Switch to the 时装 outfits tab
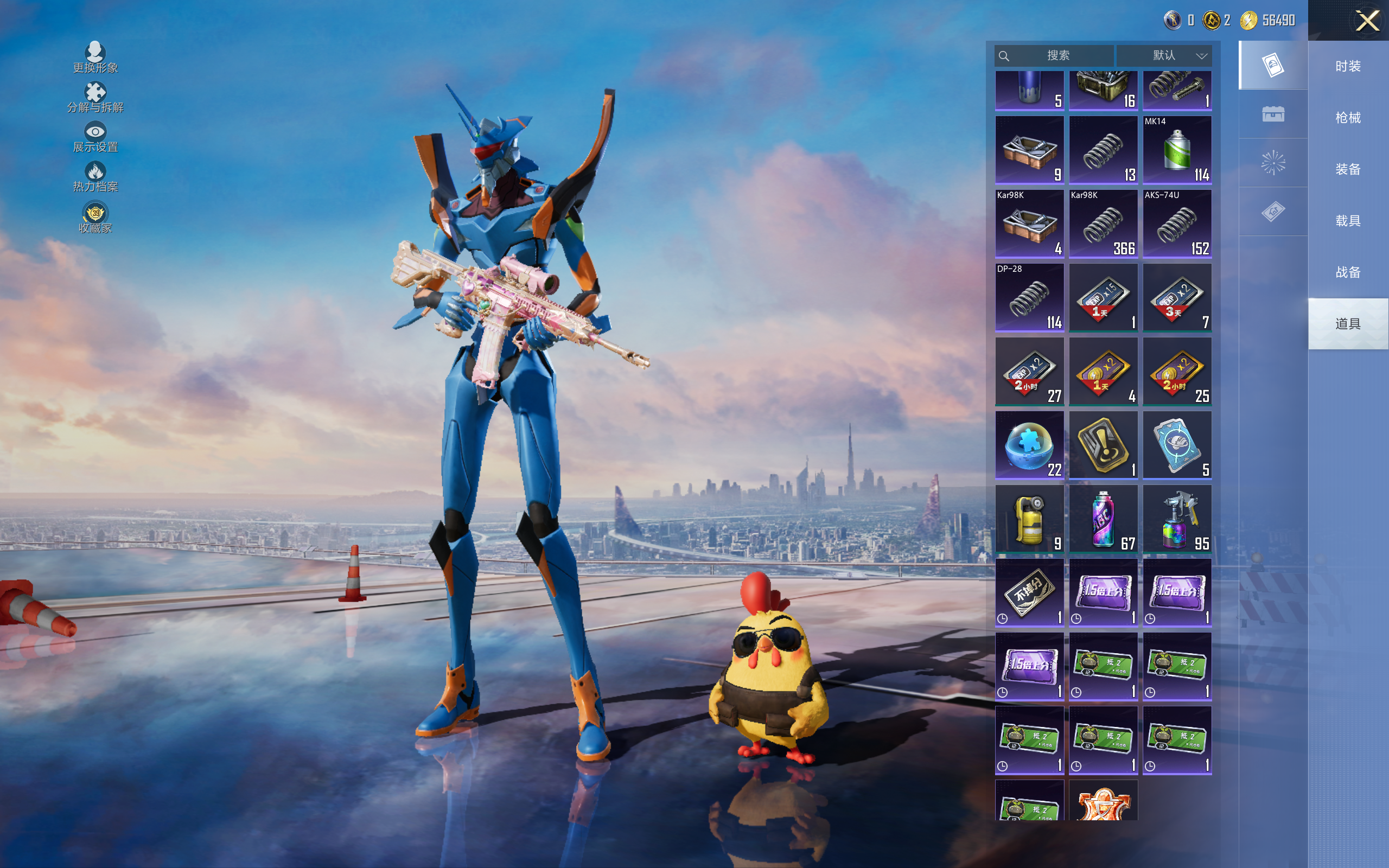1389x868 pixels. pos(1348,66)
